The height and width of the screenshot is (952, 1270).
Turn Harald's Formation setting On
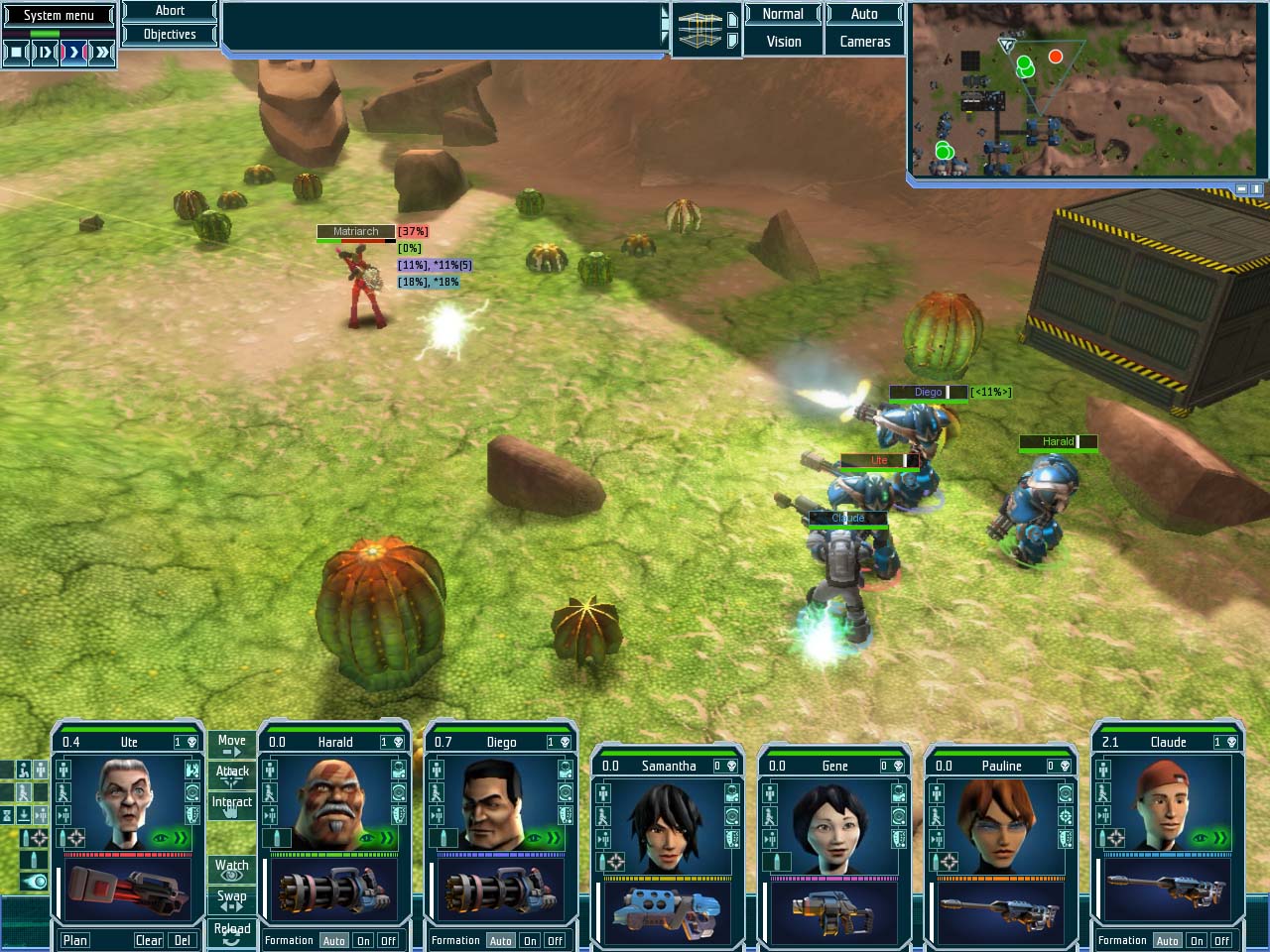(x=364, y=941)
